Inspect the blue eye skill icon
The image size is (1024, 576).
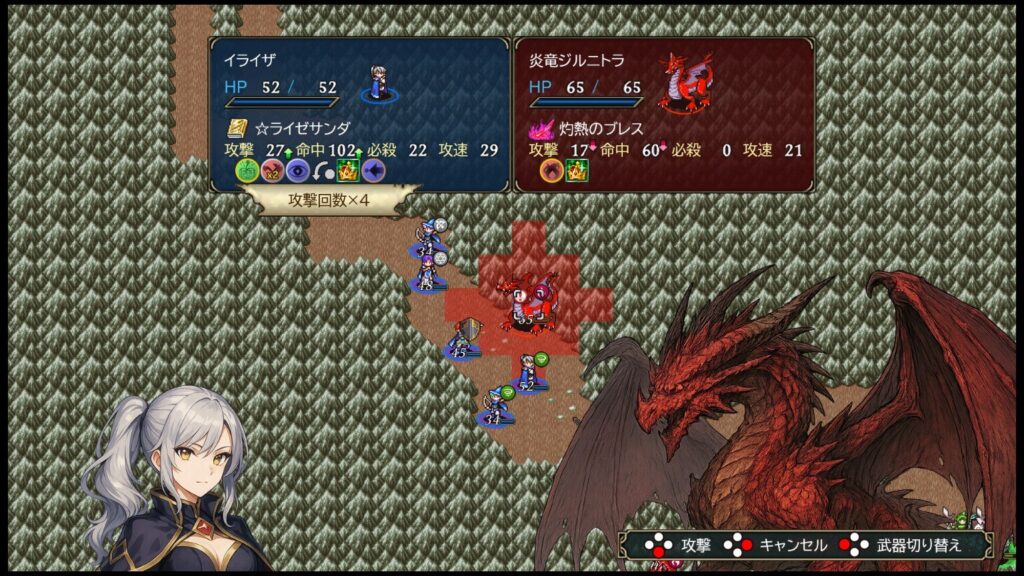coord(297,170)
